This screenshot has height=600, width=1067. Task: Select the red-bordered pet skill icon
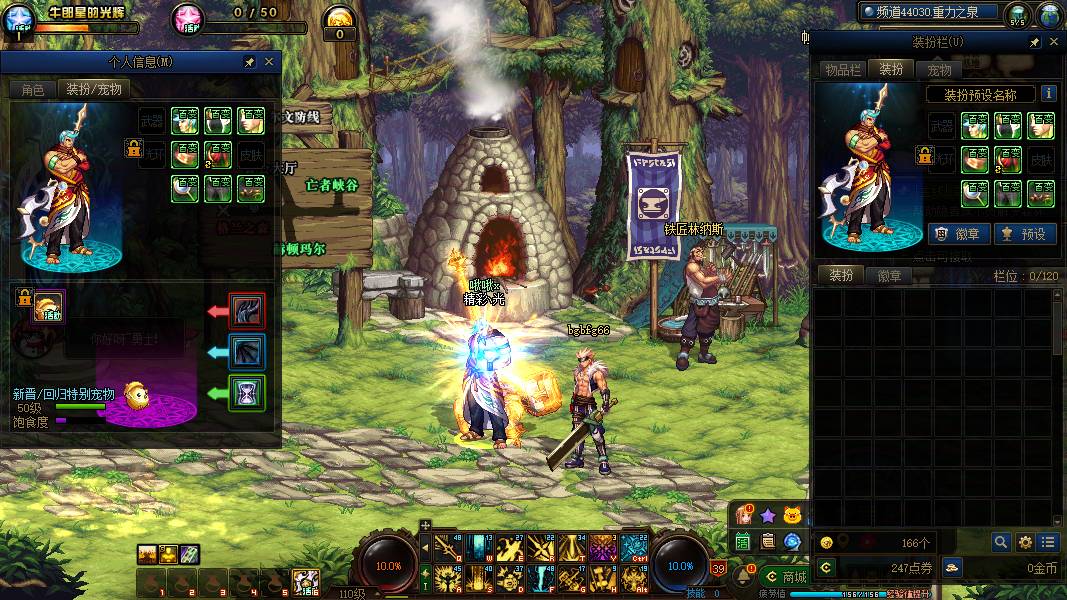[x=247, y=311]
